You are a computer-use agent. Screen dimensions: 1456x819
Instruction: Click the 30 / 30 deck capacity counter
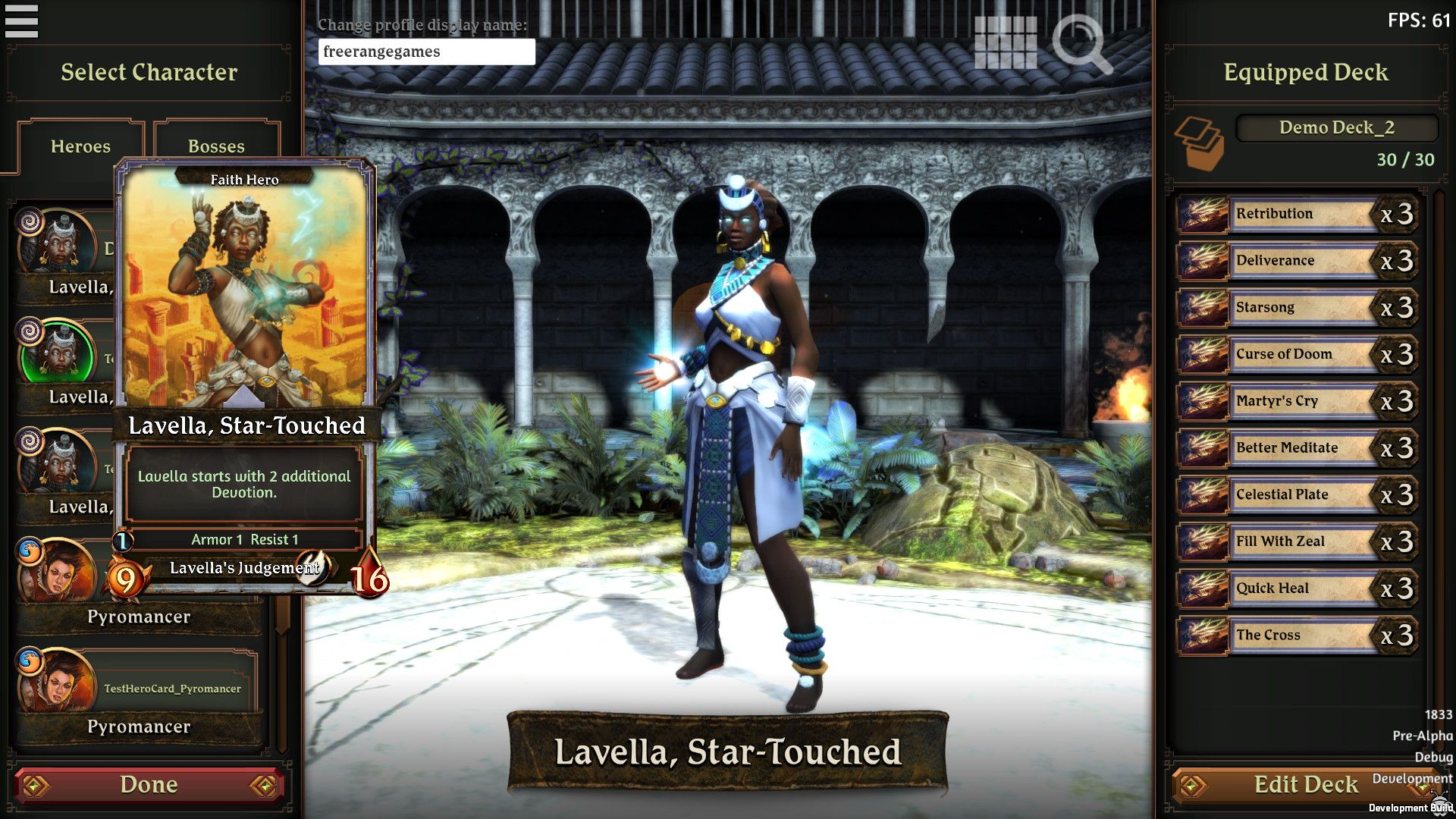tap(1407, 159)
